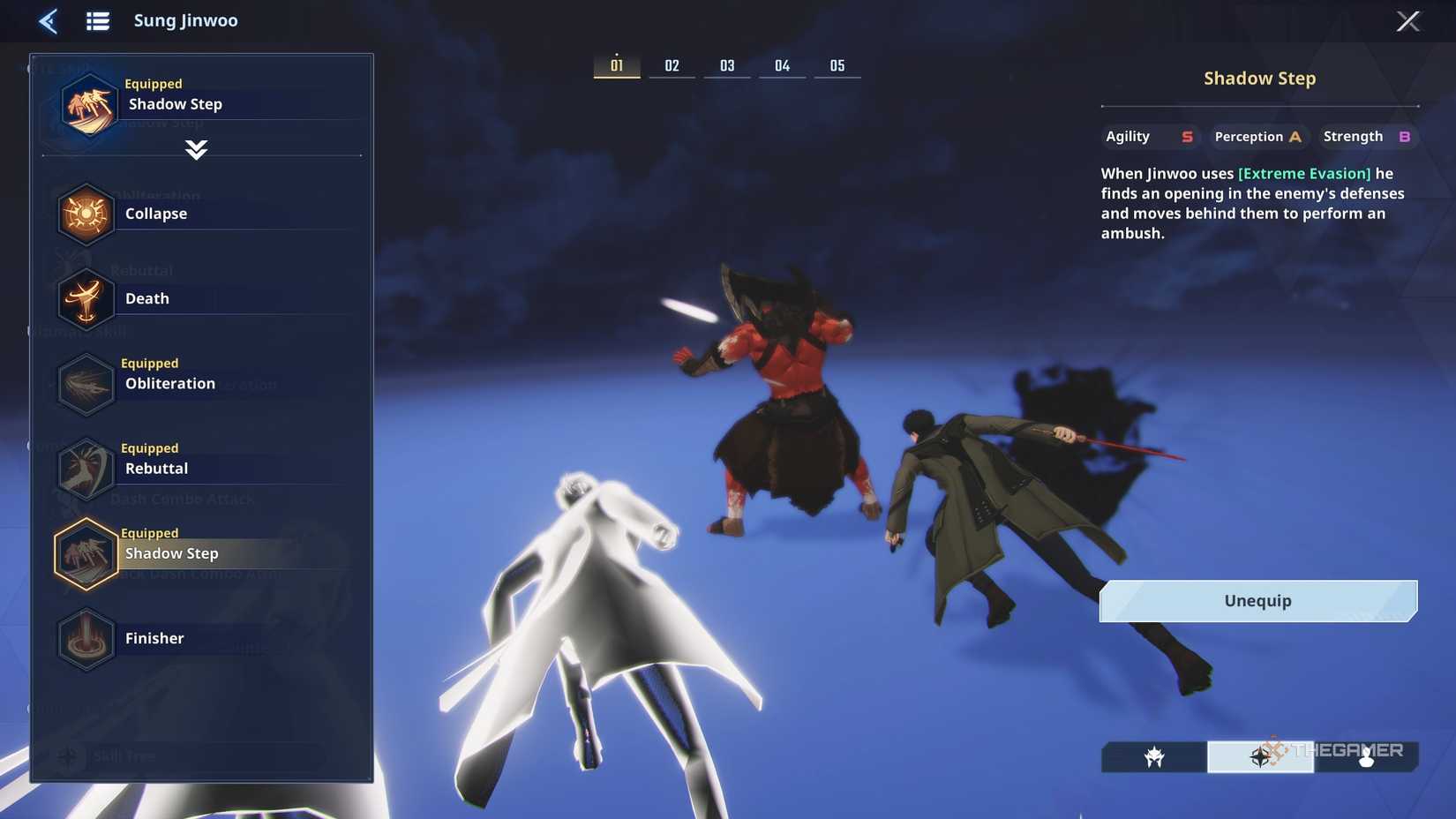Expand the equipped skill with double chevron
1456x819 pixels.
click(x=196, y=150)
